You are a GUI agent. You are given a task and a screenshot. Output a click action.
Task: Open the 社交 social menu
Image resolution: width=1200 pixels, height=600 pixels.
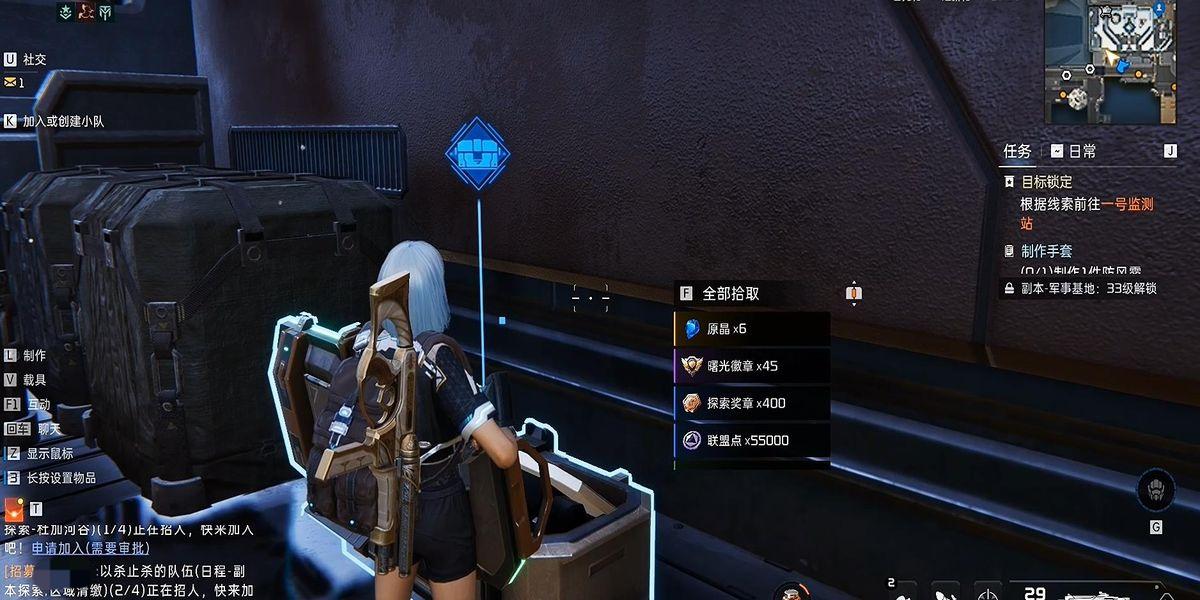point(34,59)
